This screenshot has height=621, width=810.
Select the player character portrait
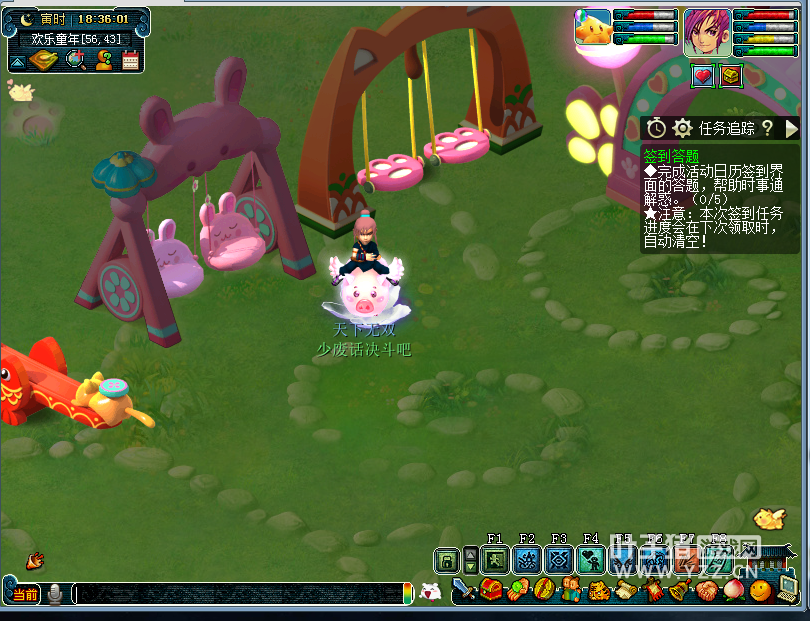pos(707,32)
